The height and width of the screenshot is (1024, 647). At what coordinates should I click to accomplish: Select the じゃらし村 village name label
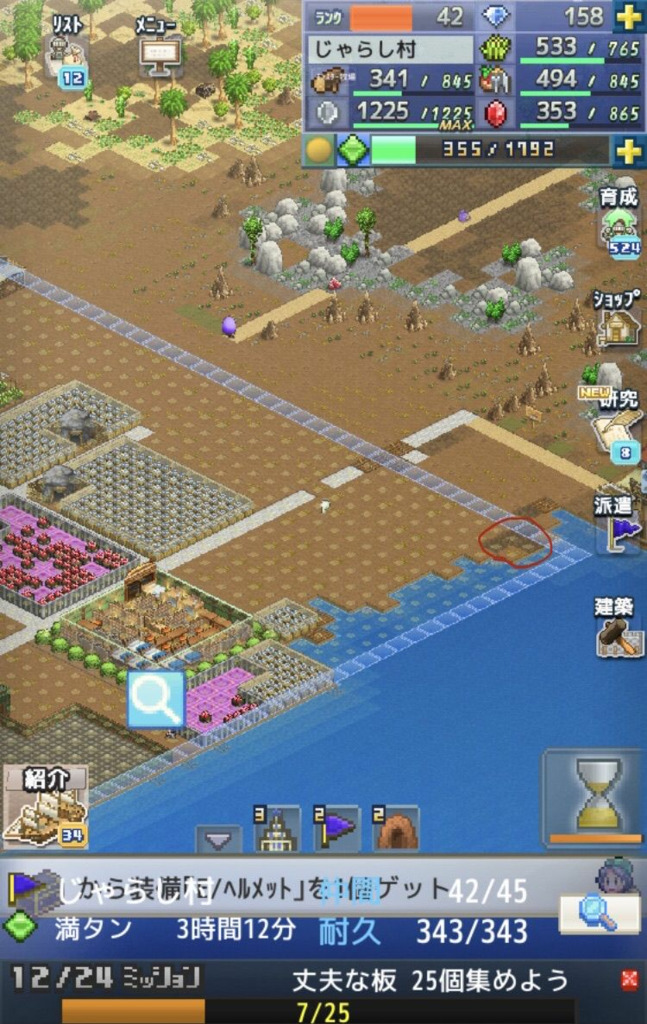pyautogui.click(x=389, y=48)
